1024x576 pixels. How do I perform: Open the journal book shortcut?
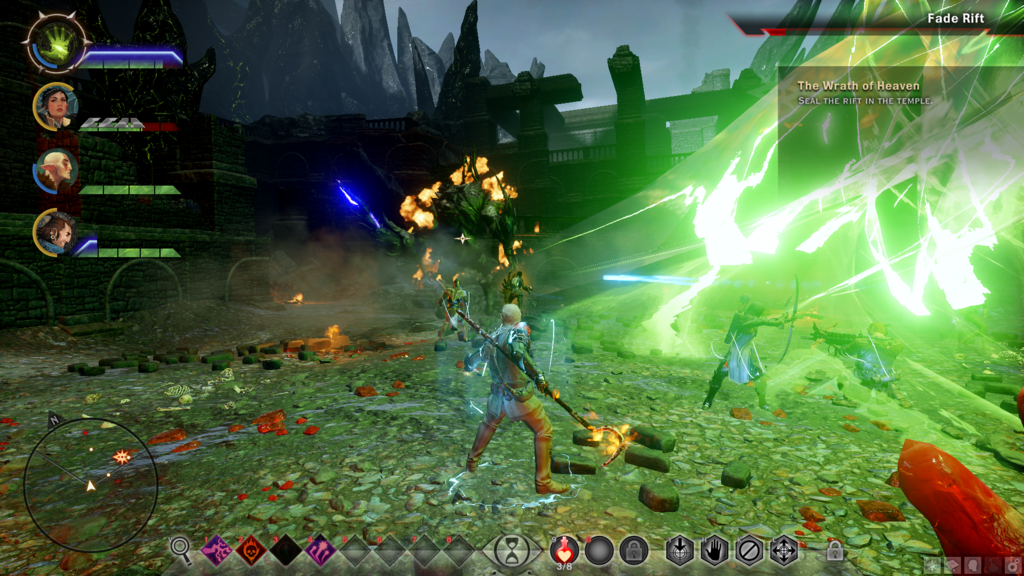click(x=954, y=566)
